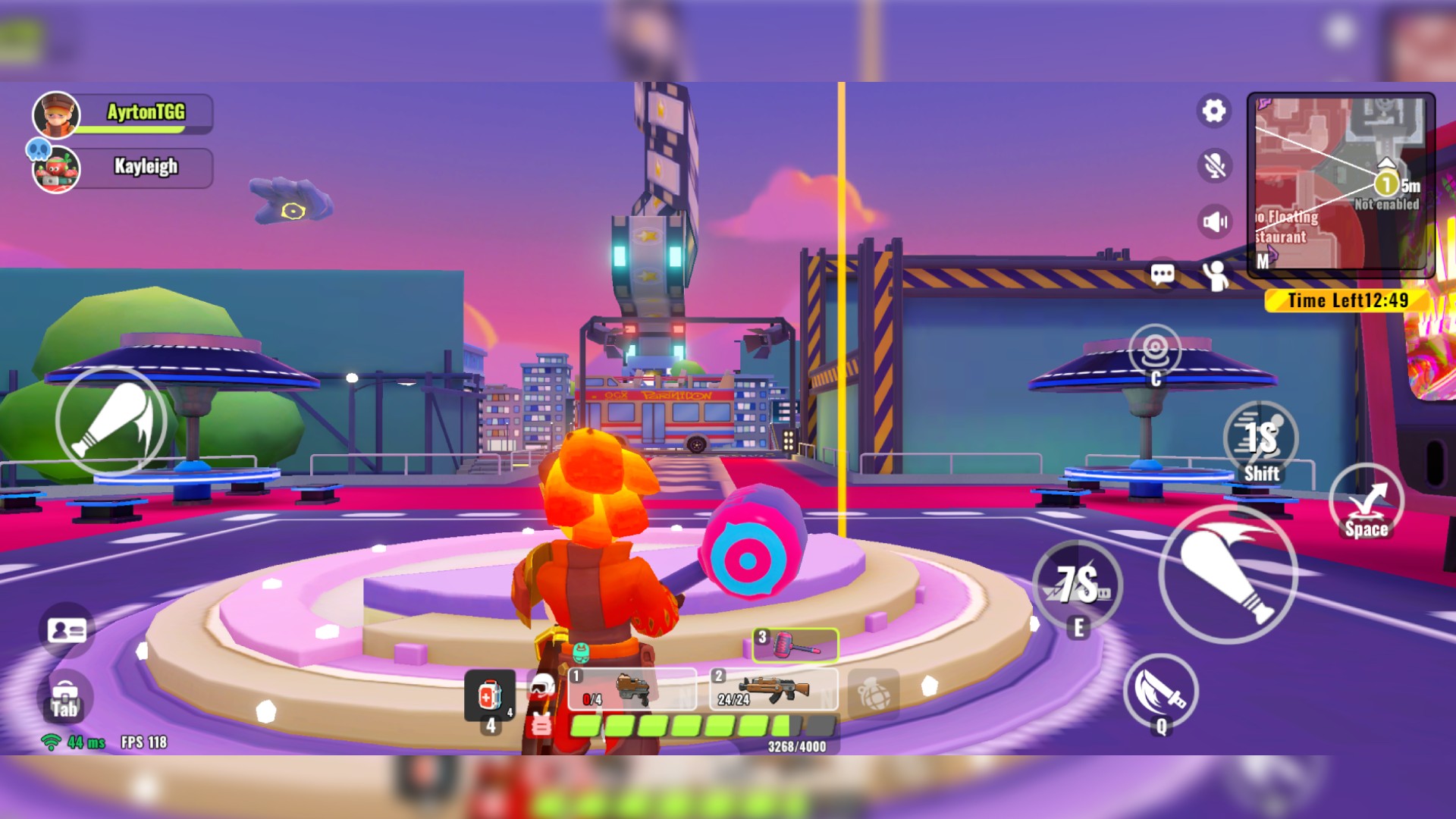Use the medkit healing item
The width and height of the screenshot is (1456, 819).
489,695
